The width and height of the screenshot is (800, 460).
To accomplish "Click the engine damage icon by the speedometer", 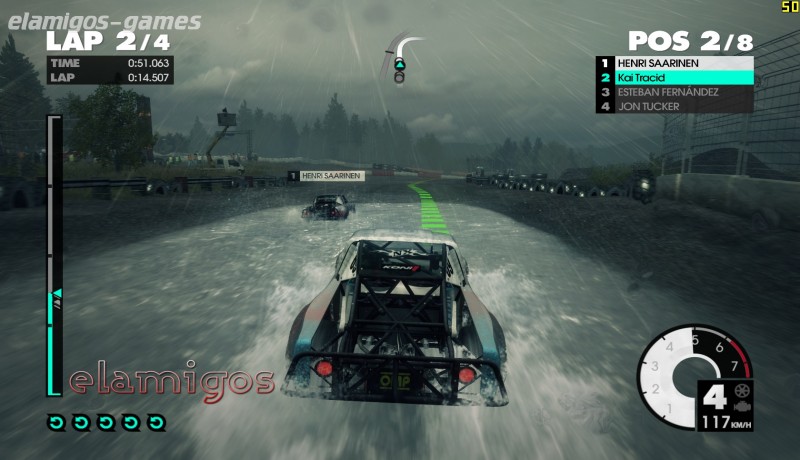I will (x=741, y=407).
